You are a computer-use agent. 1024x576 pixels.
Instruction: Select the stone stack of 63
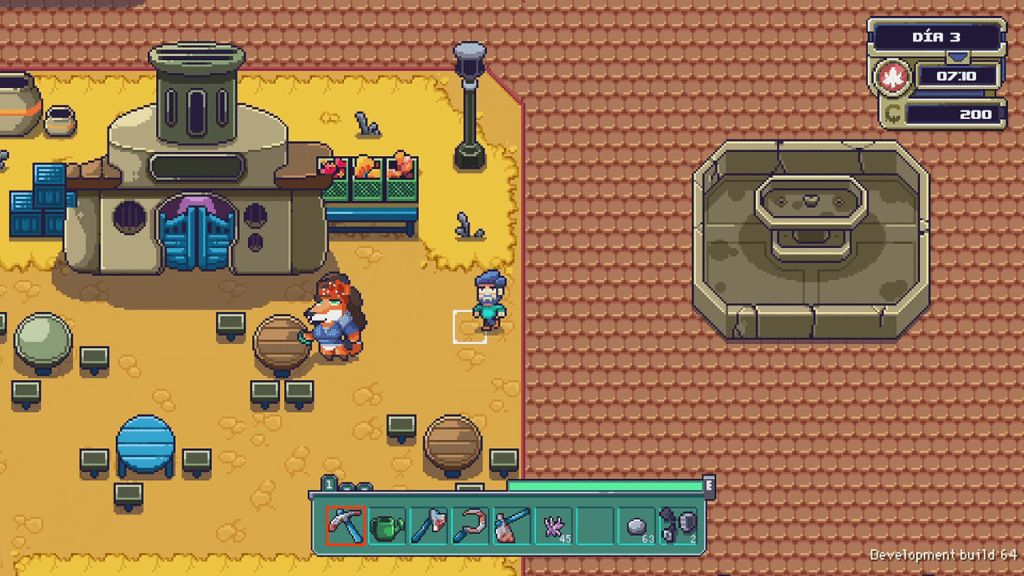[x=637, y=525]
